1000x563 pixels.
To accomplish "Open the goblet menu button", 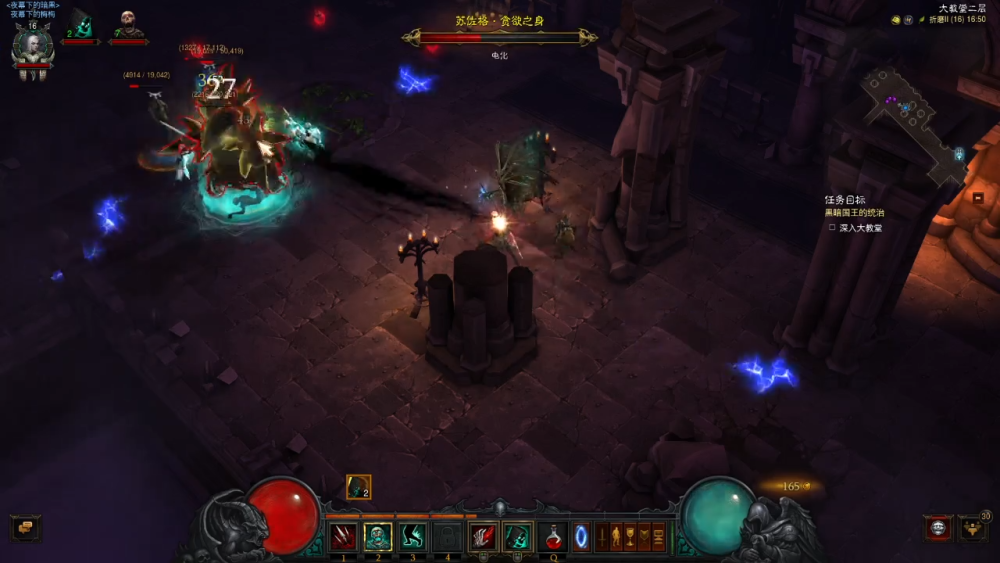I will (630, 537).
